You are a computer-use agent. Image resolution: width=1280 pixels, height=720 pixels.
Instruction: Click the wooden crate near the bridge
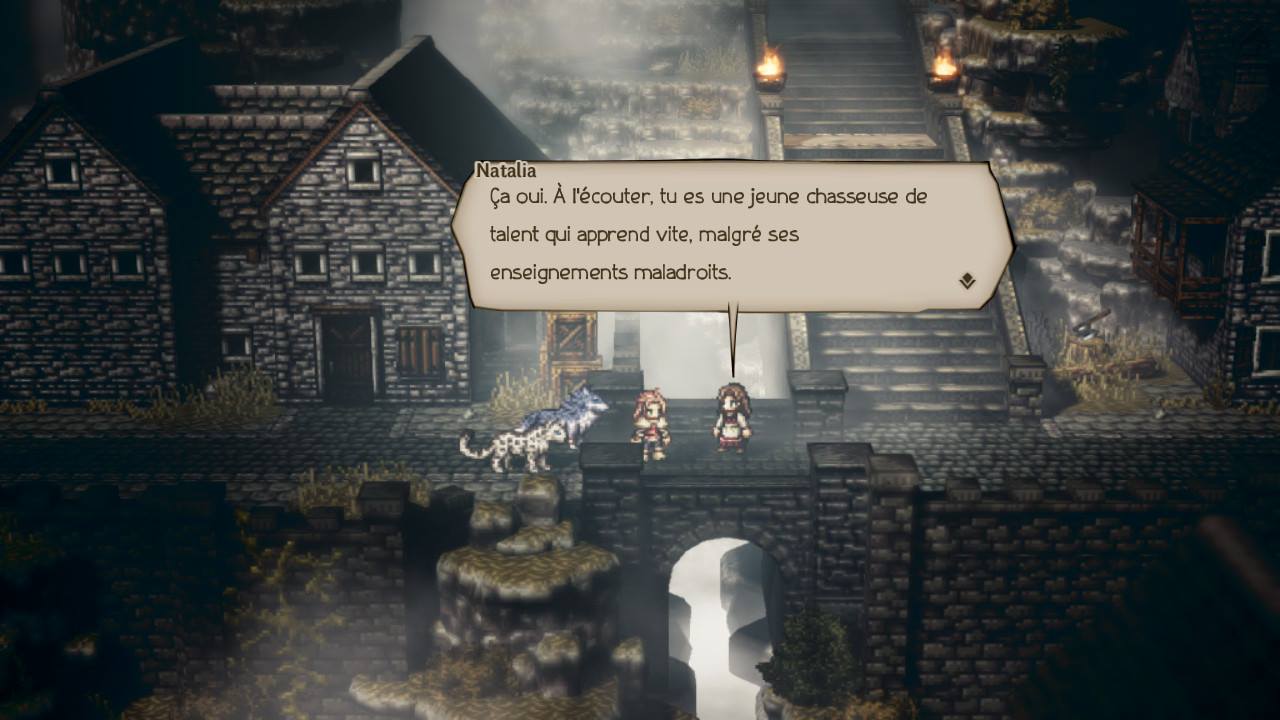pos(570,335)
